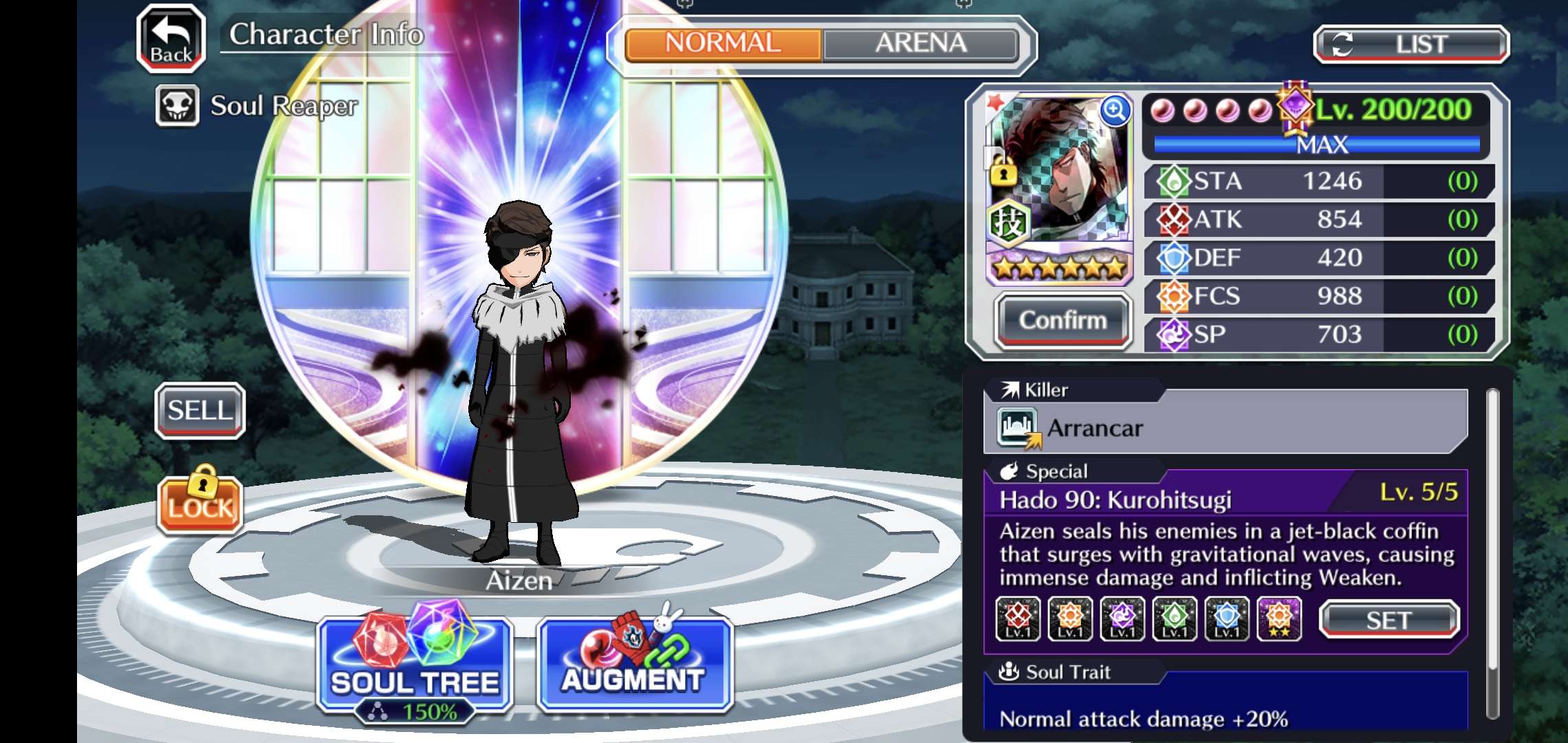Hit the SET button for accessories

[x=1389, y=620]
